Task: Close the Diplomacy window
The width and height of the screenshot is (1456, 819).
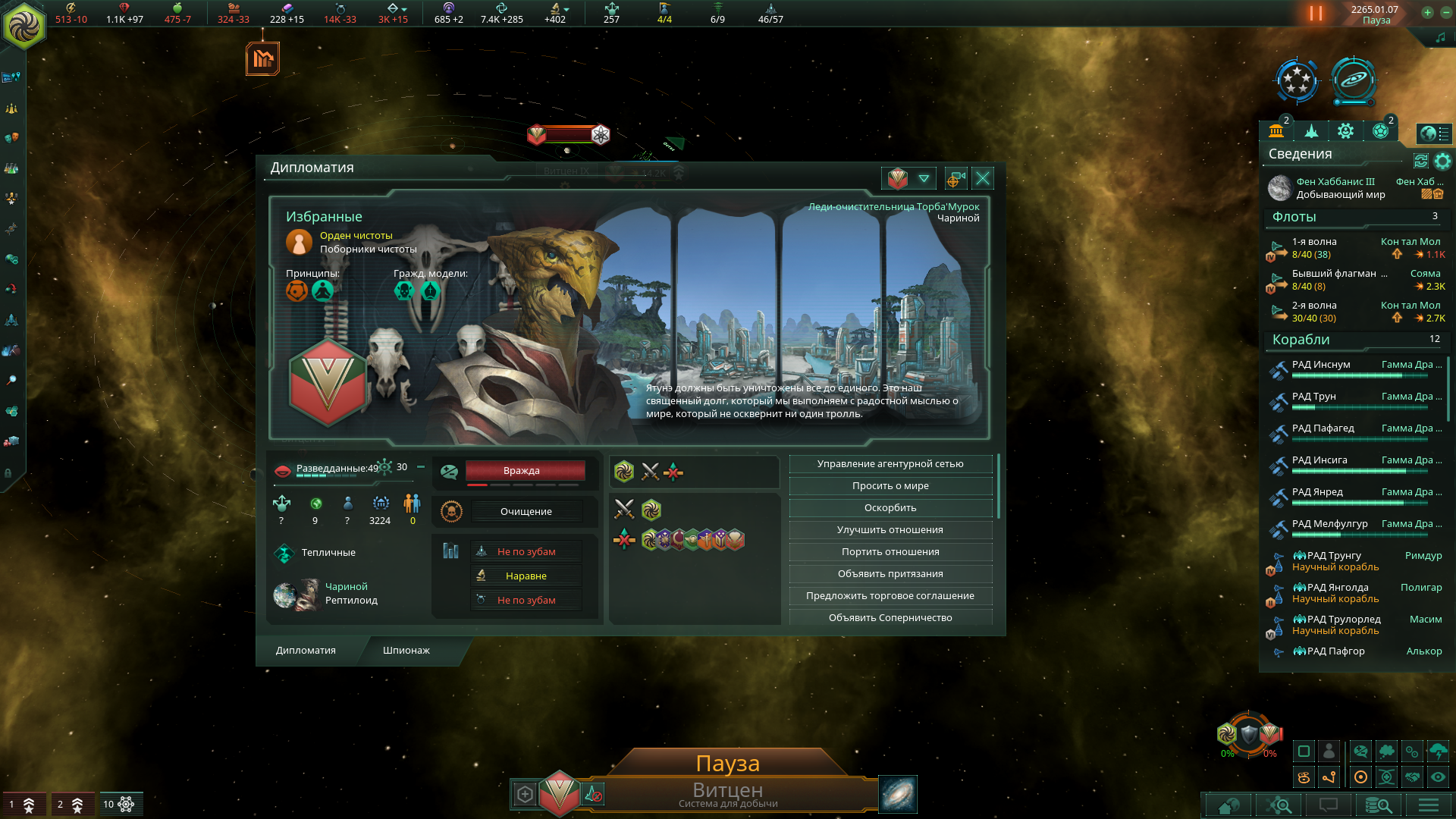Action: point(983,178)
